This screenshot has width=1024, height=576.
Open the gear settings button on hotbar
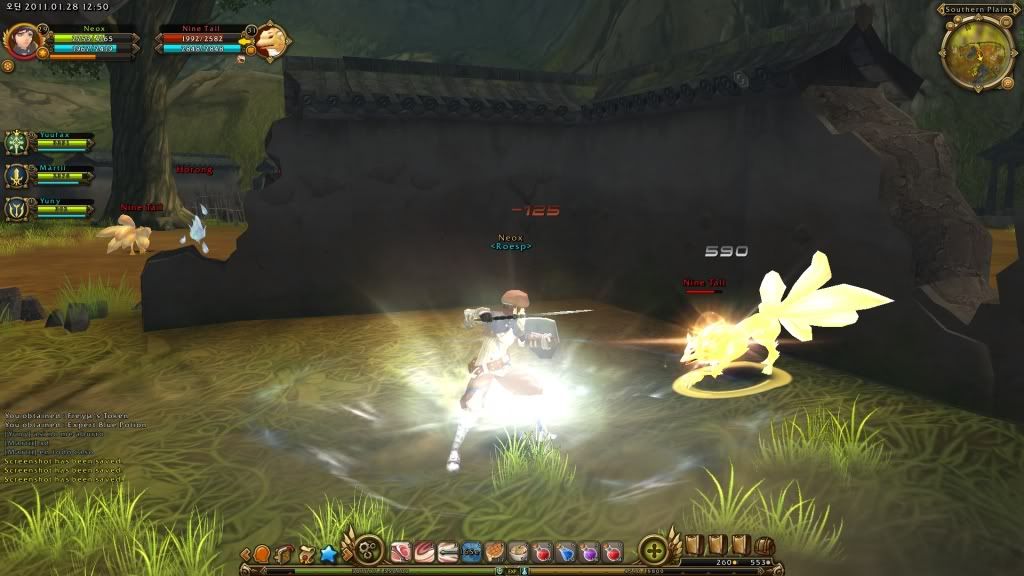[x=368, y=551]
